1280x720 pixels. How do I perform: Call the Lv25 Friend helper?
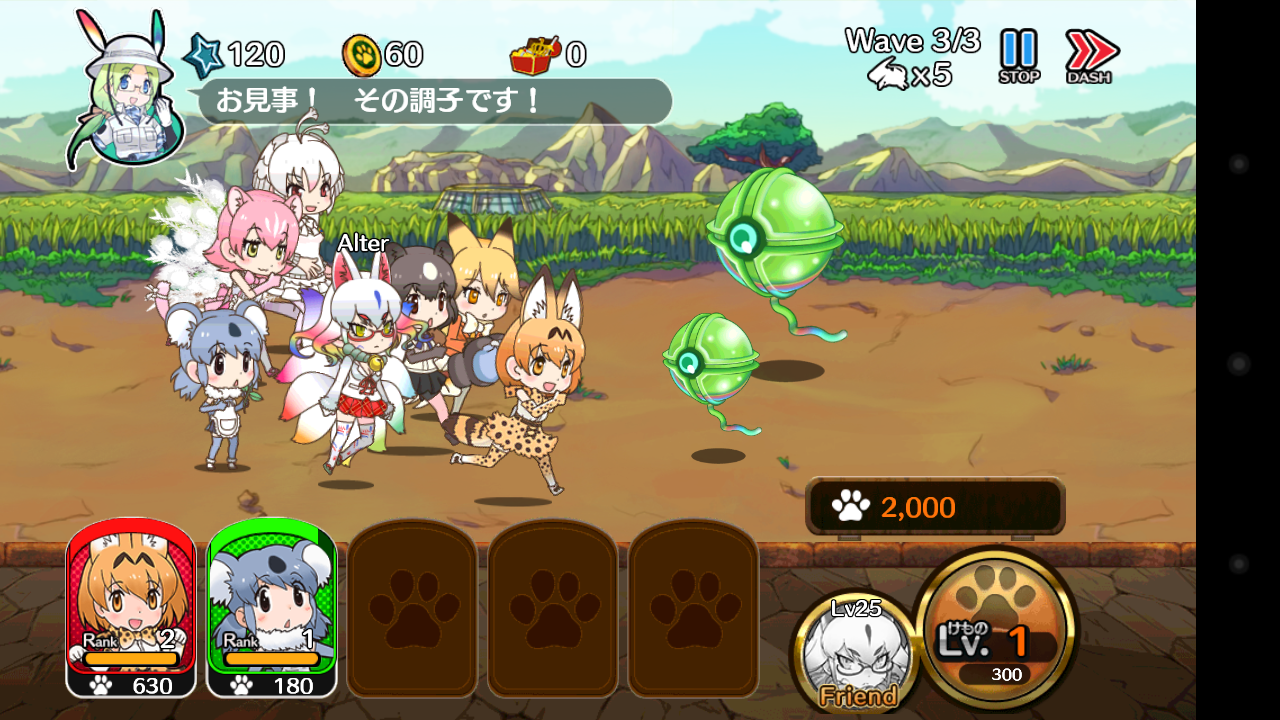coord(856,653)
